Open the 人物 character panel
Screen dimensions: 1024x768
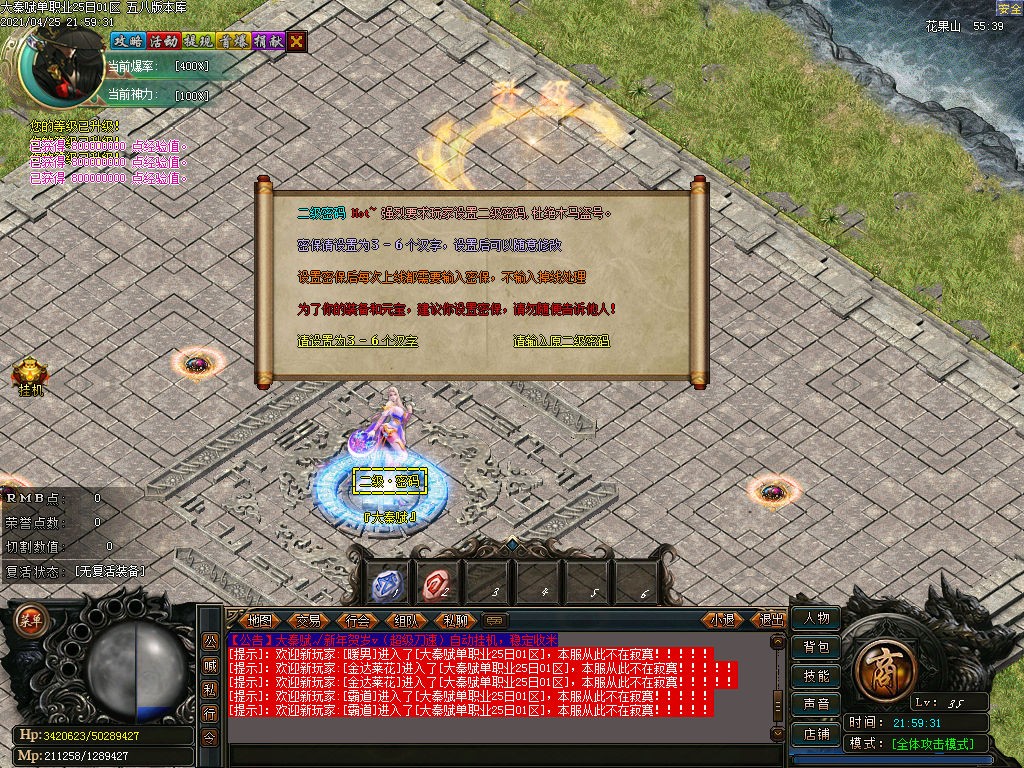[x=815, y=619]
